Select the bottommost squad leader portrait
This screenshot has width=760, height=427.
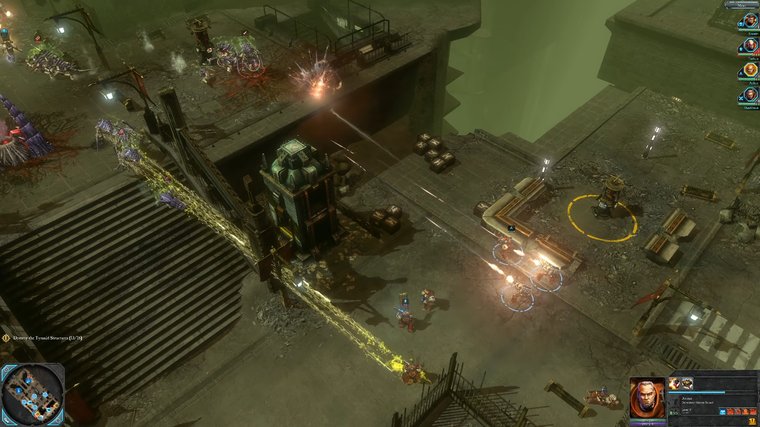(x=749, y=95)
